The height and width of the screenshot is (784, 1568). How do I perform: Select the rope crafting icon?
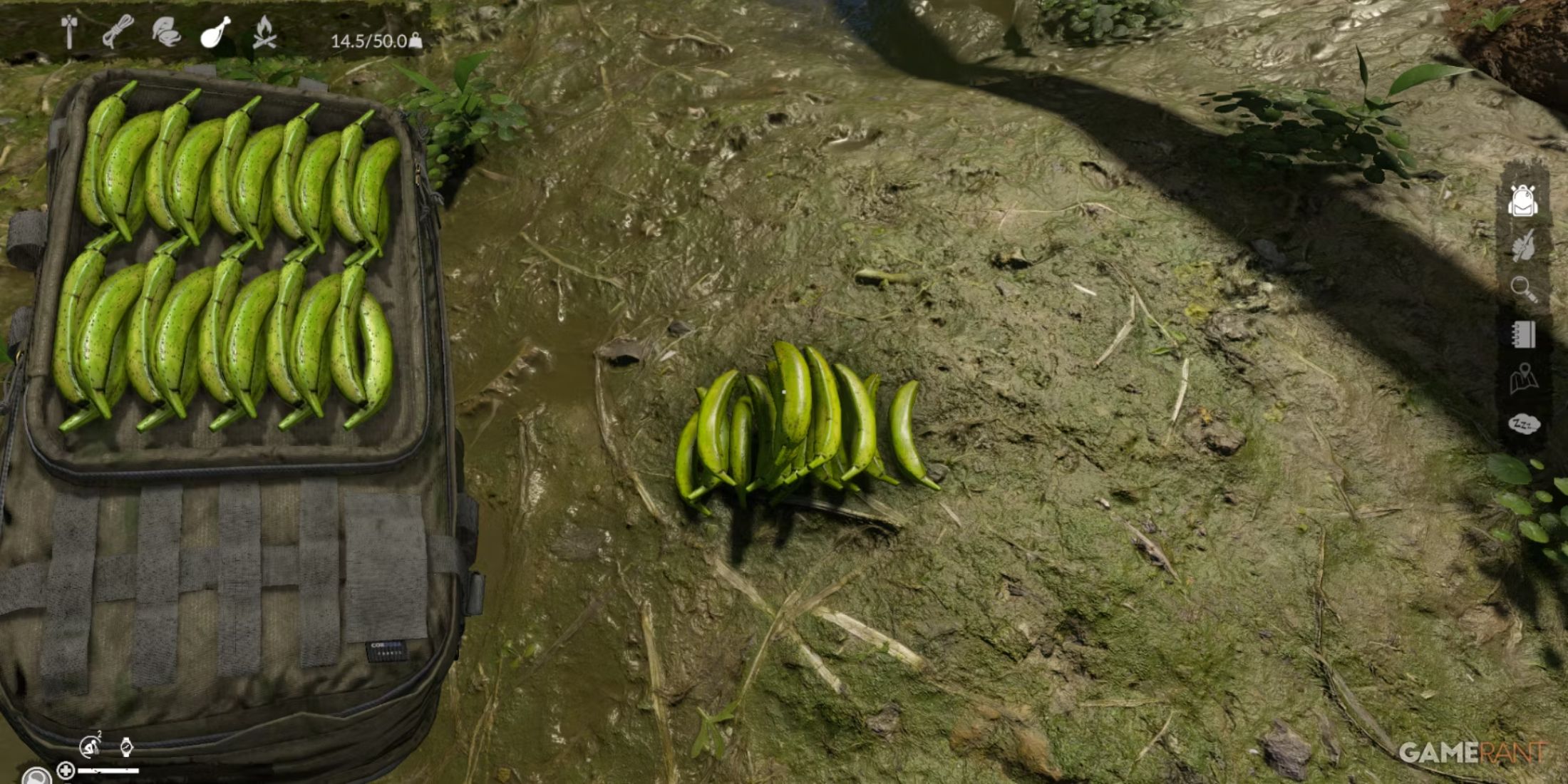tap(118, 32)
